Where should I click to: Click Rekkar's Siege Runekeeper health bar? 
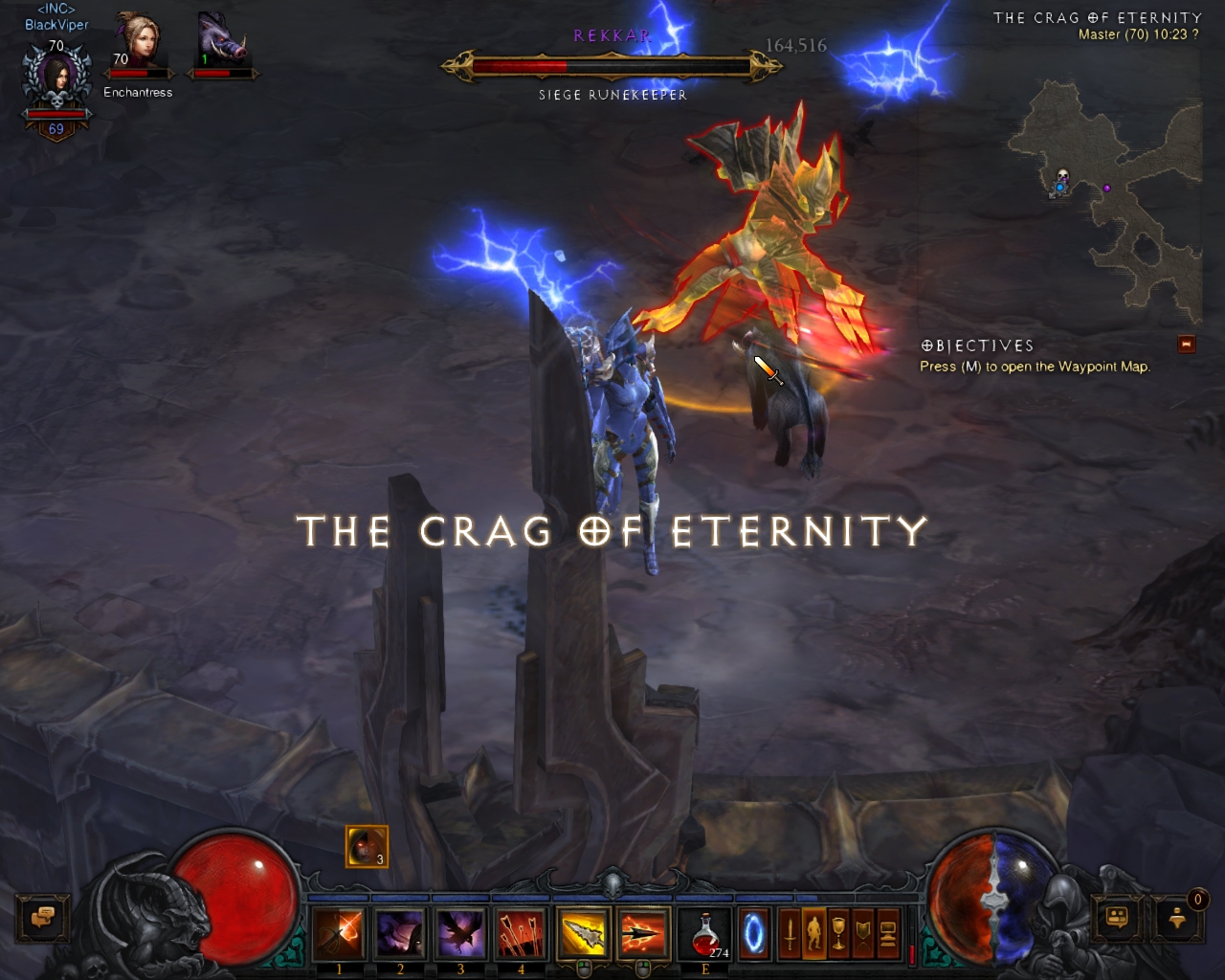click(x=612, y=65)
